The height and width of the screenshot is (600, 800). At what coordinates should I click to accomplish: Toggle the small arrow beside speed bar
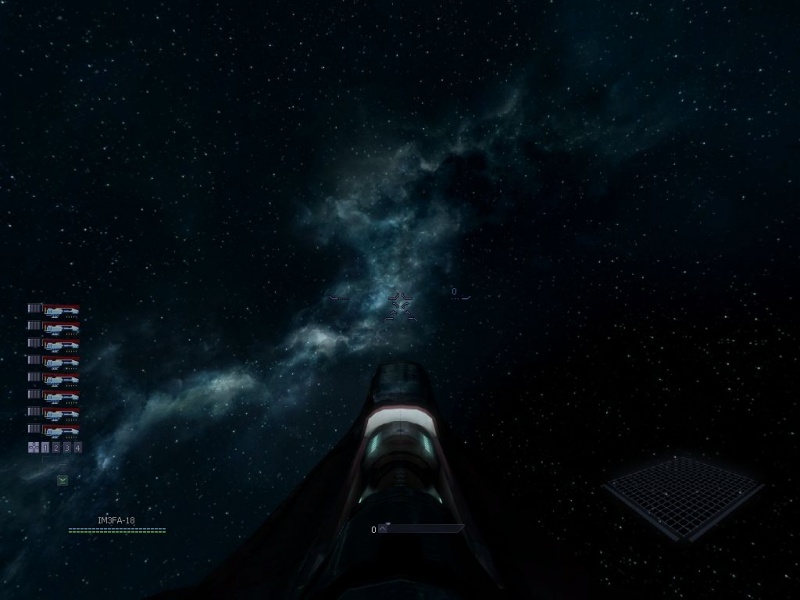tap(383, 529)
